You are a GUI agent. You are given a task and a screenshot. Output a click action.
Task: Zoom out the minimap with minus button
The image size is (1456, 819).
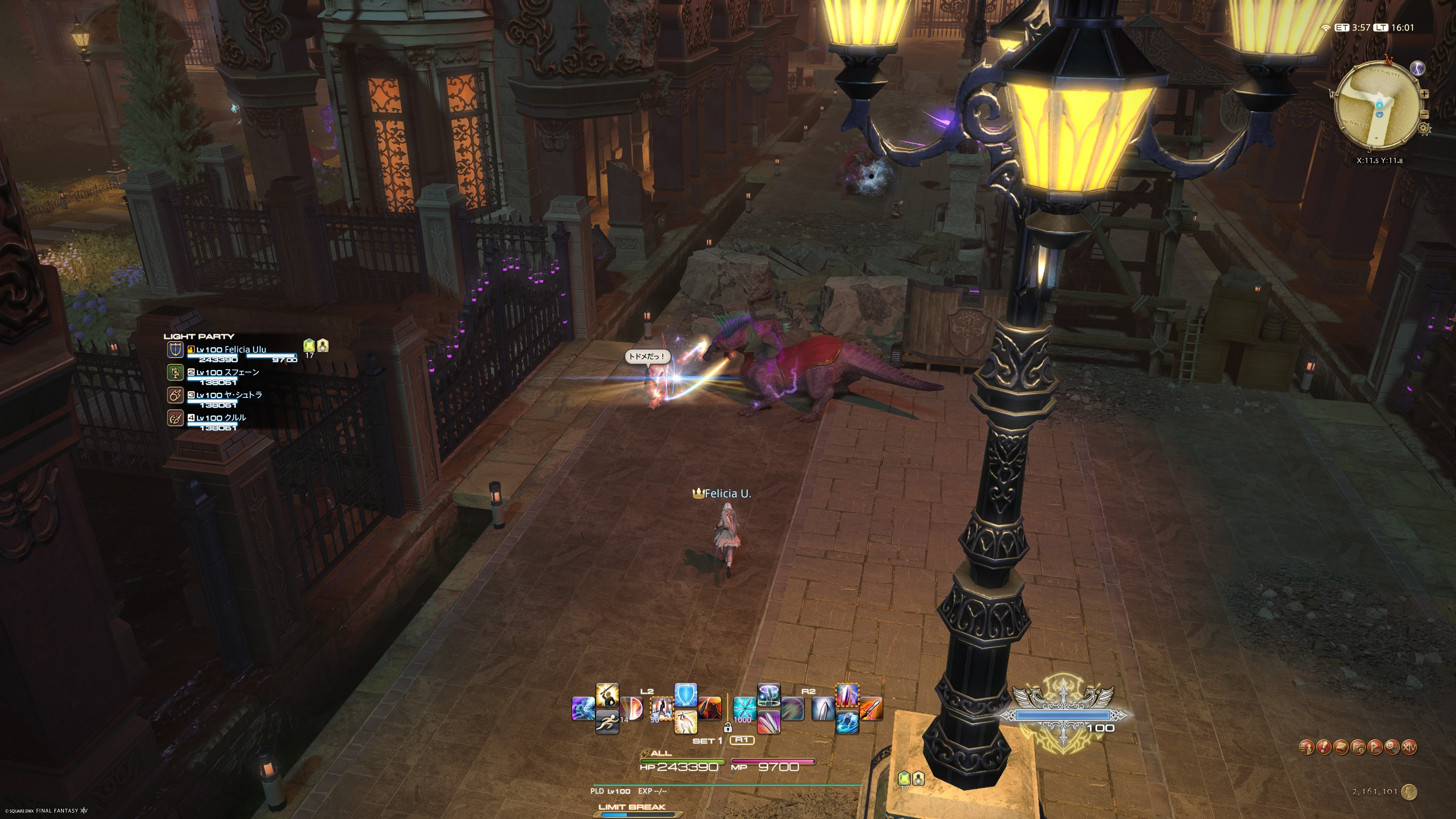tap(1425, 115)
